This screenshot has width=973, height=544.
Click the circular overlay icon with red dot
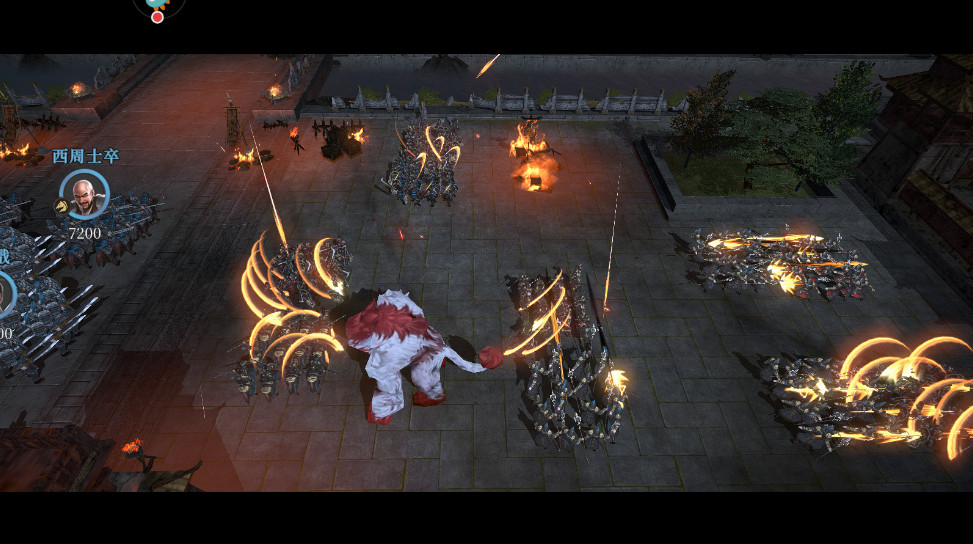point(158,8)
